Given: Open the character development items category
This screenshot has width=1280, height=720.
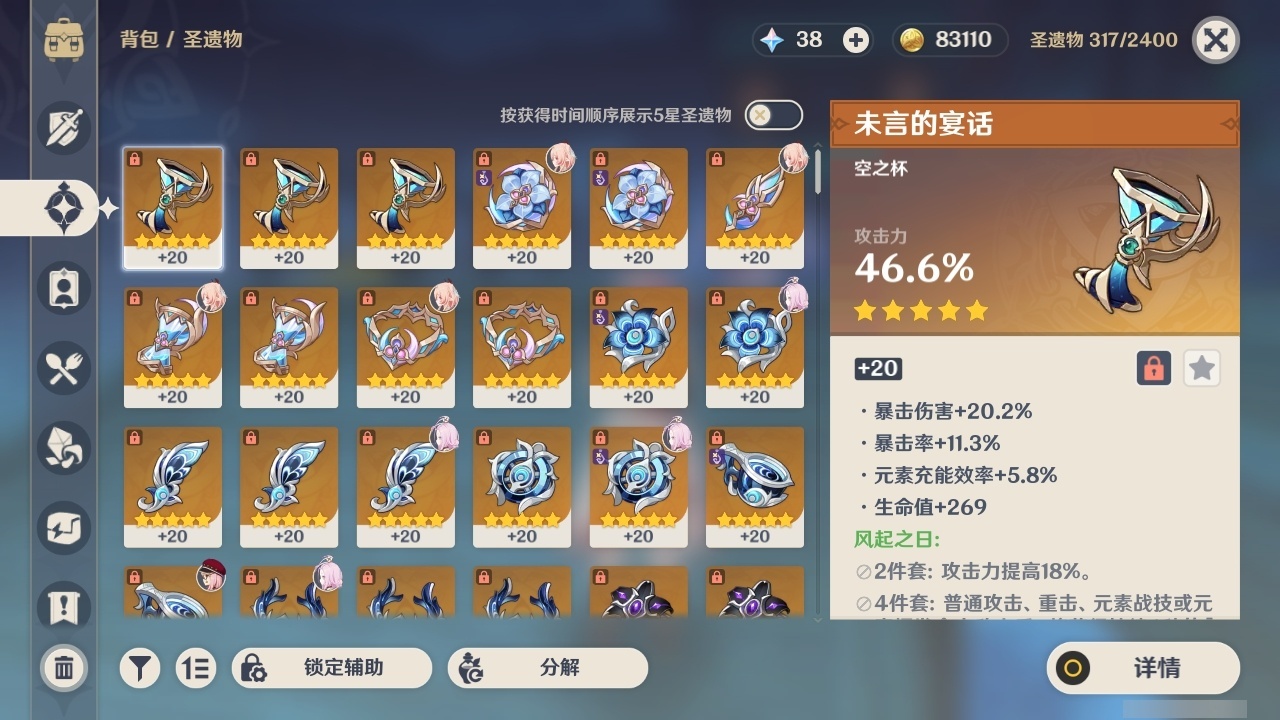Looking at the screenshot, I should point(64,288).
